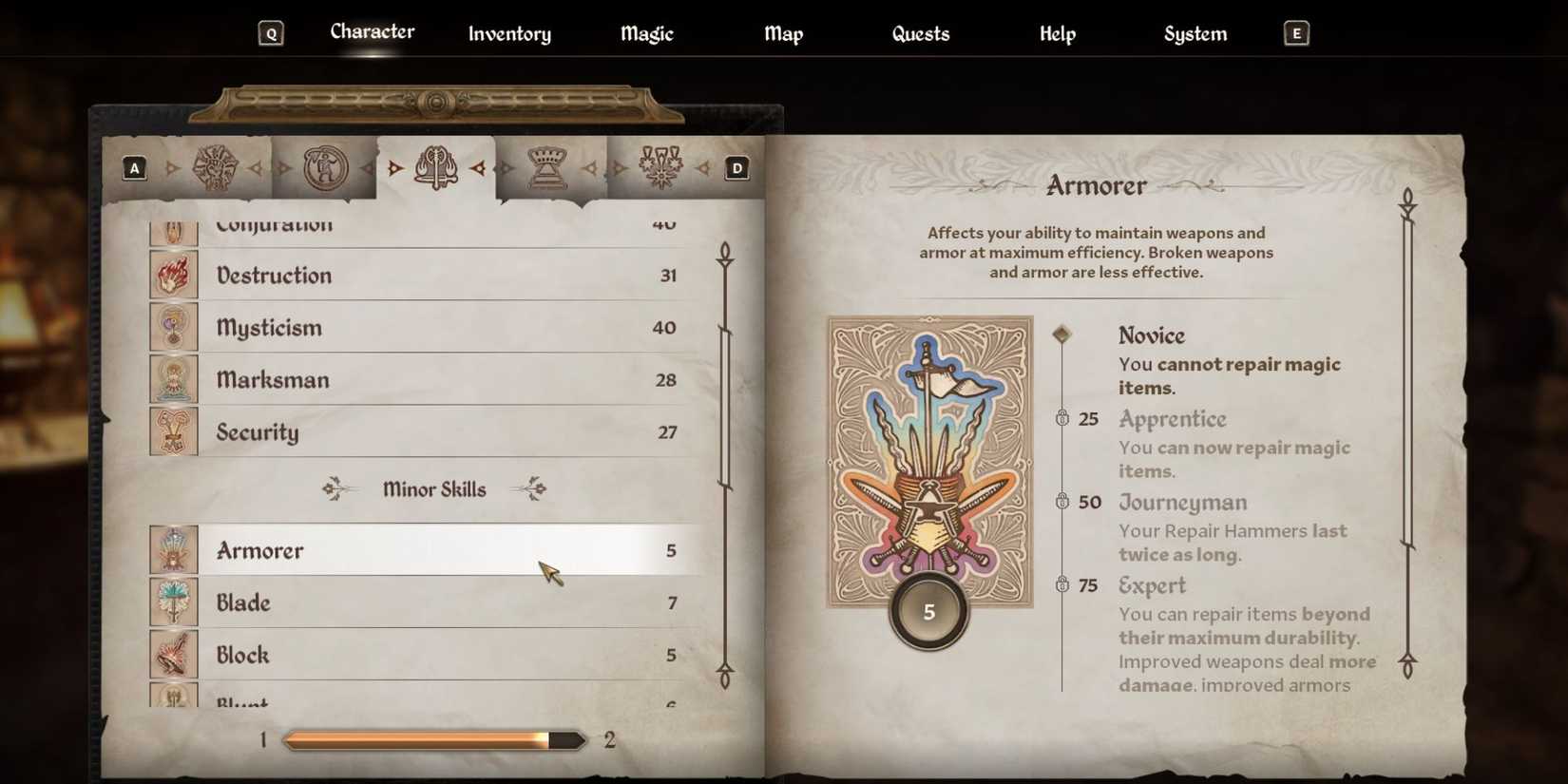Viewport: 1568px width, 784px height.
Task: Click the Conjuration skill icon
Action: (174, 228)
